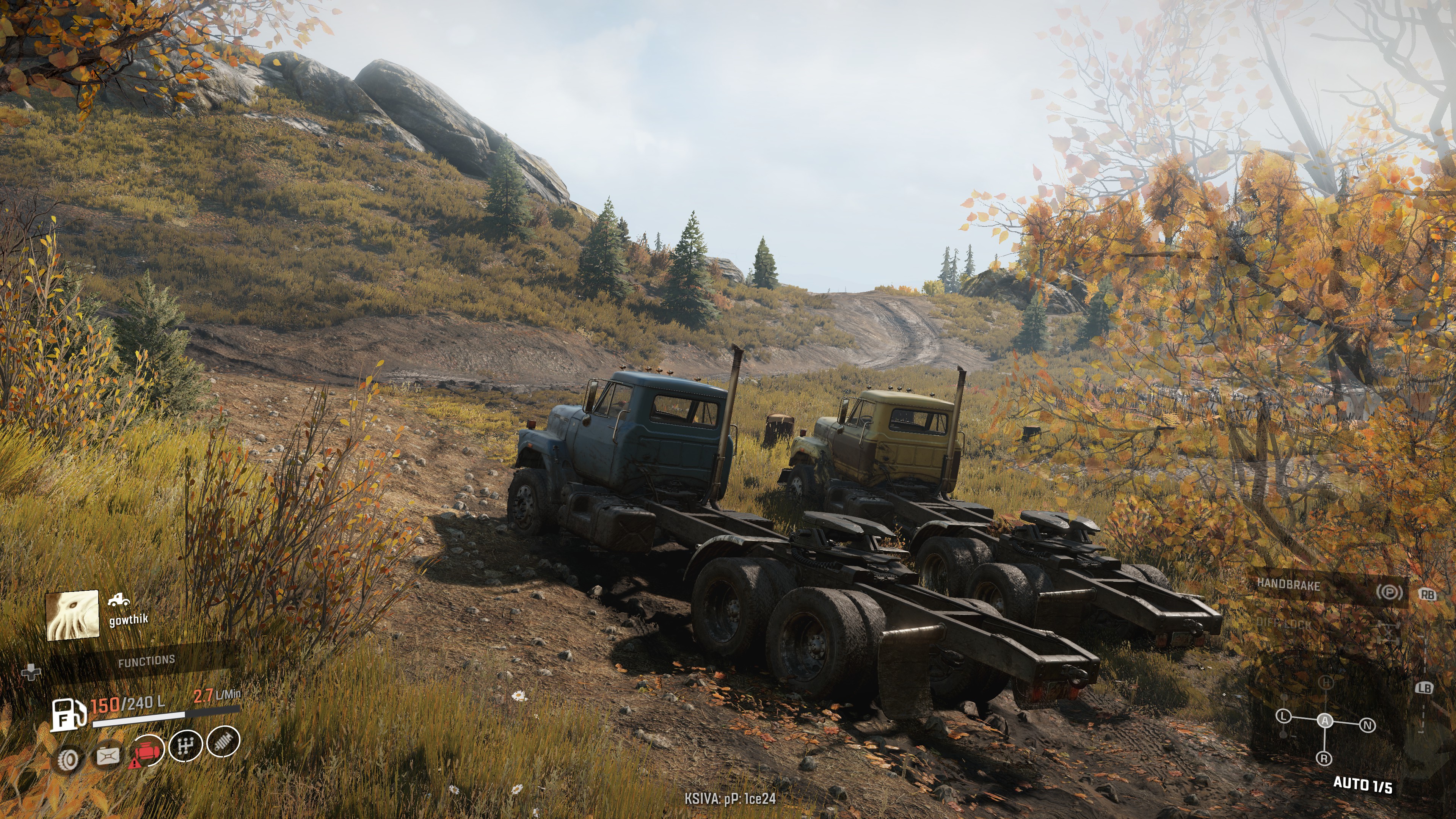Click the truck icon above gowthik's name
Image resolution: width=1456 pixels, height=819 pixels.
coord(119,600)
